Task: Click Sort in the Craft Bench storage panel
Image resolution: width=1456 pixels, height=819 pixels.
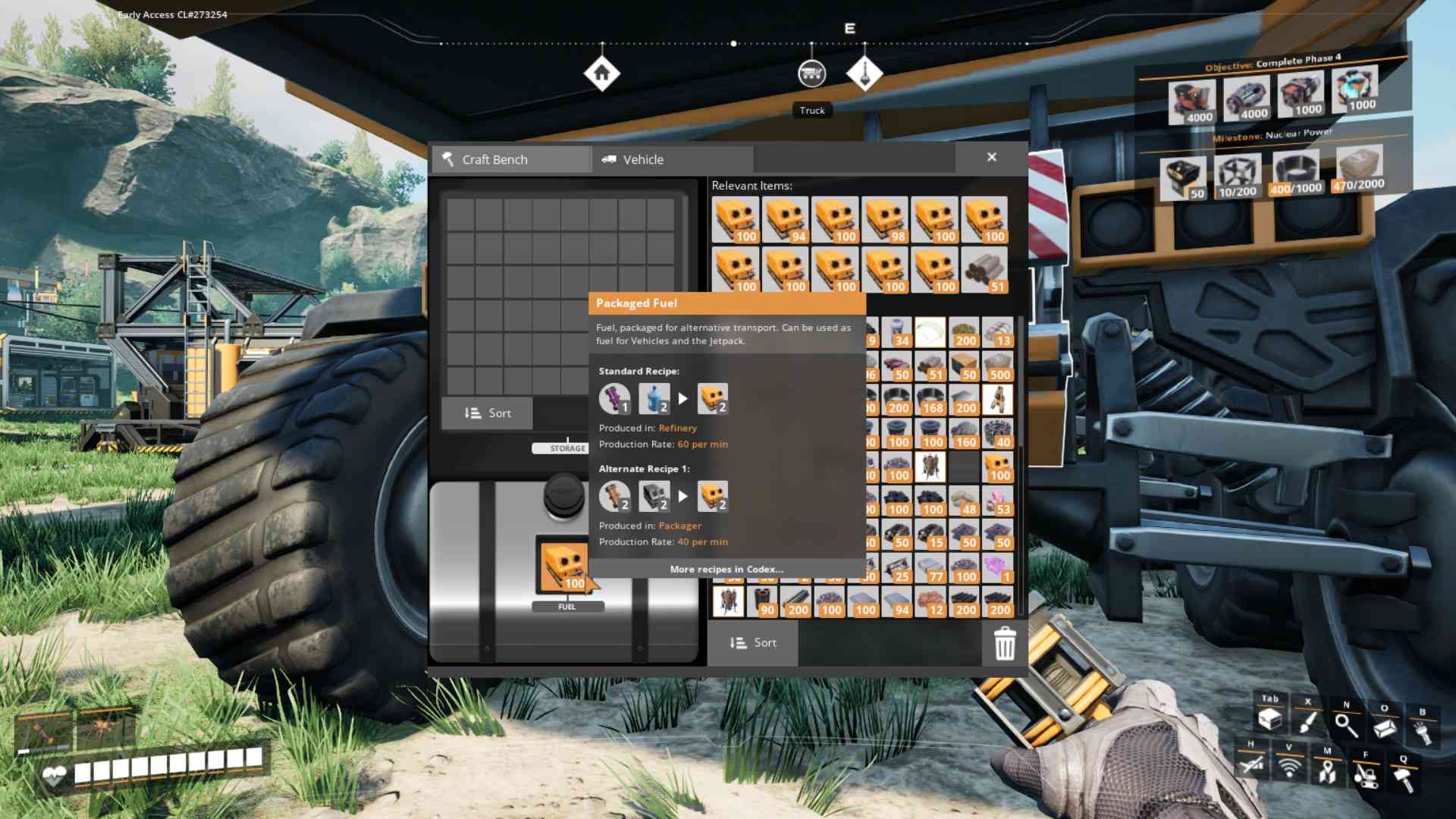Action: pos(486,413)
